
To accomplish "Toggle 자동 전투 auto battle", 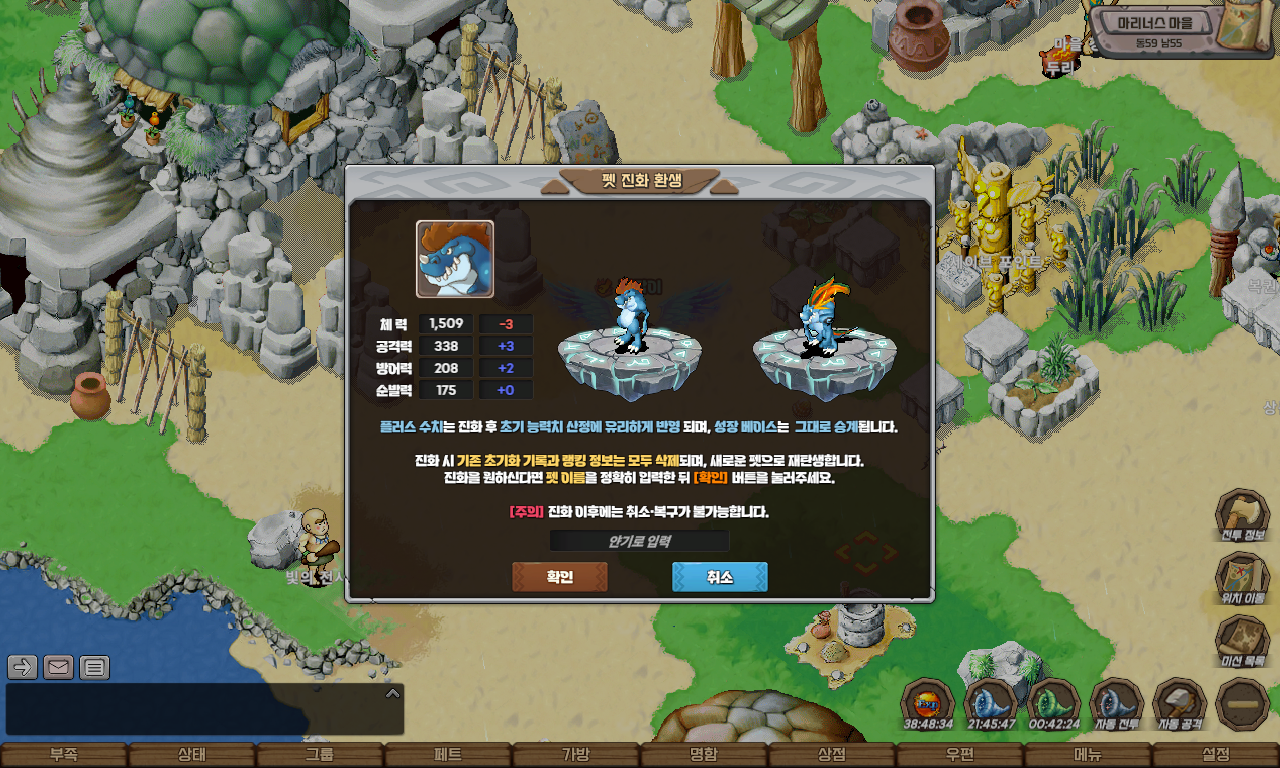I will (x=1116, y=704).
